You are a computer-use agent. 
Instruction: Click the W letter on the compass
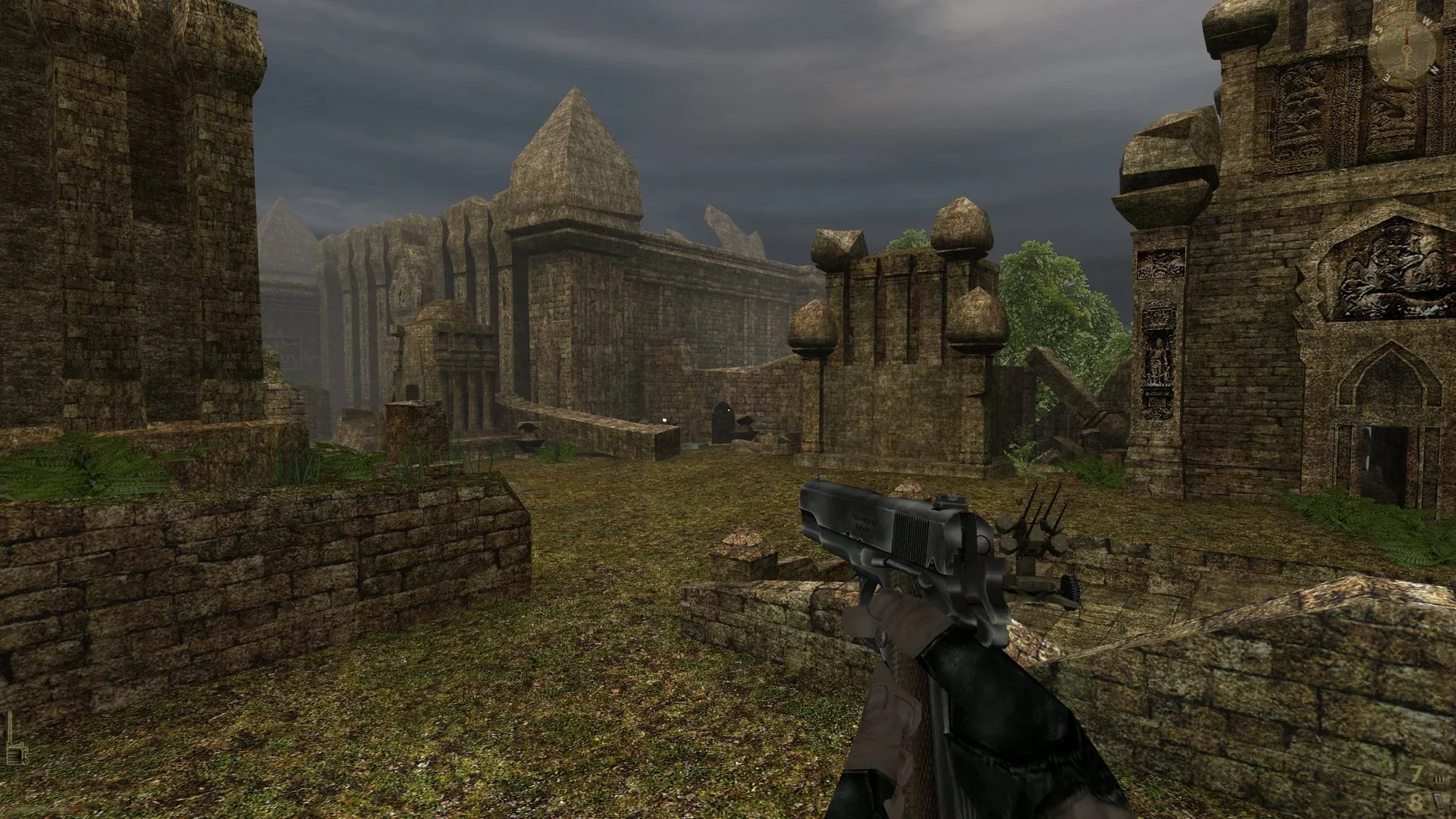(1426, 20)
